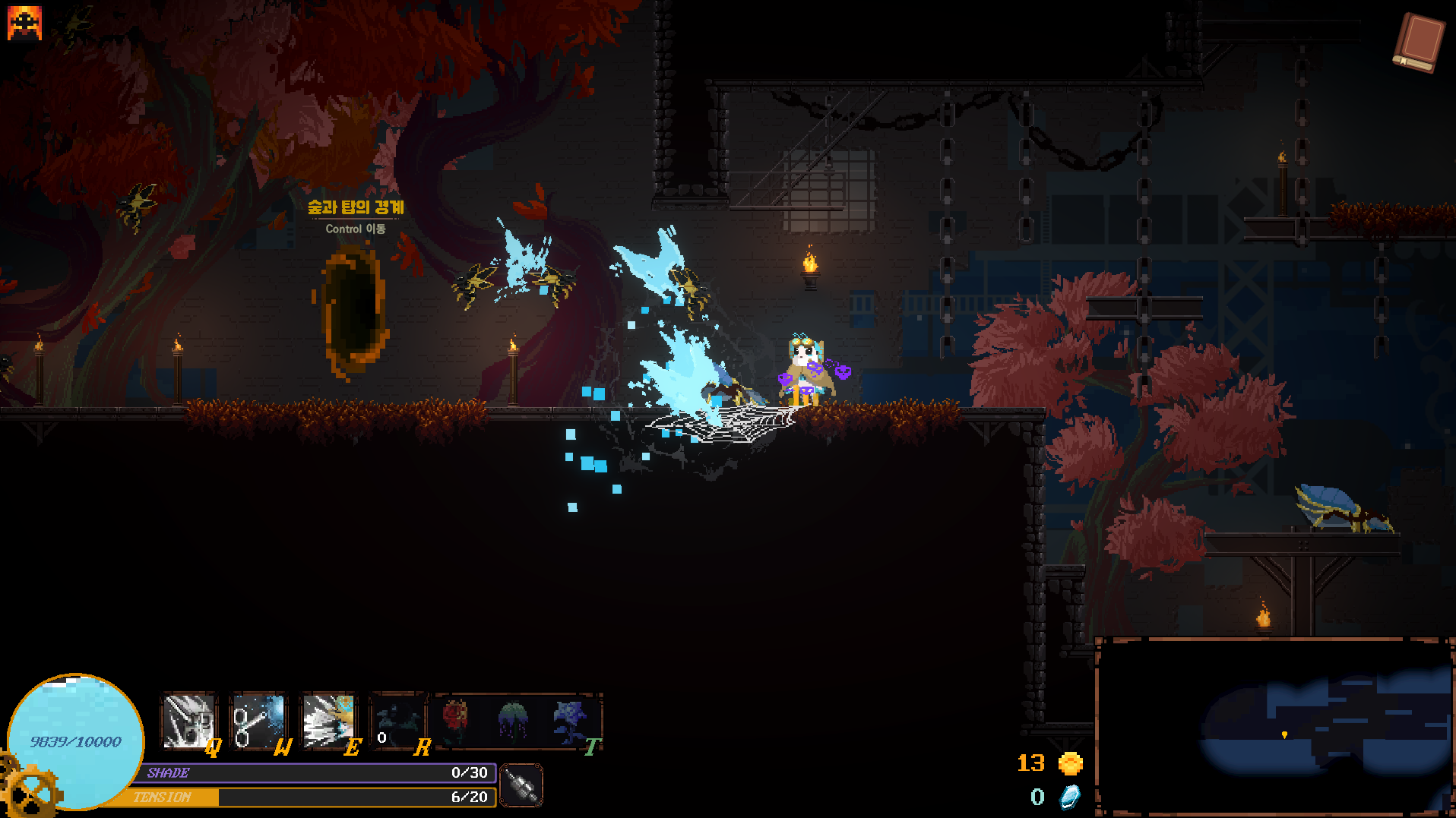Viewport: 1456px width, 818px height.
Task: Click the silver drill equipment slot
Action: [522, 785]
